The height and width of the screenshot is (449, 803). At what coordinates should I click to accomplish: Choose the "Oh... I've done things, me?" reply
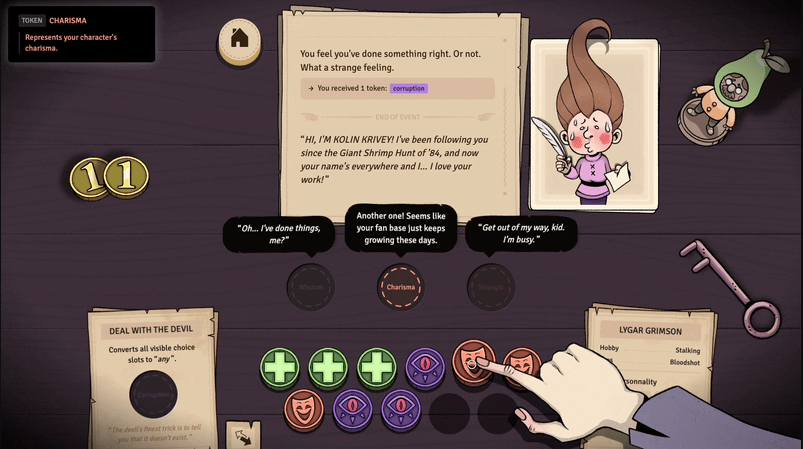click(279, 236)
